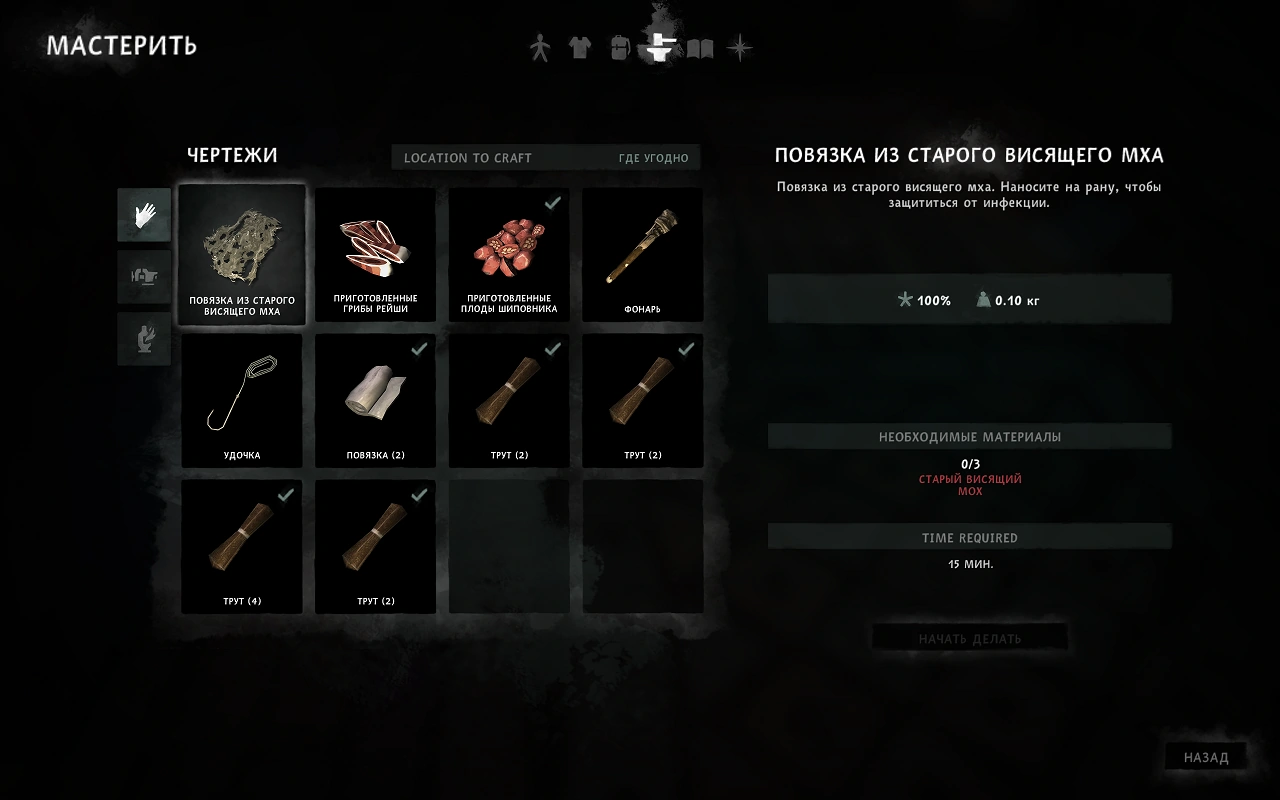Open the journal book tab
The height and width of the screenshot is (800, 1280).
point(699,48)
